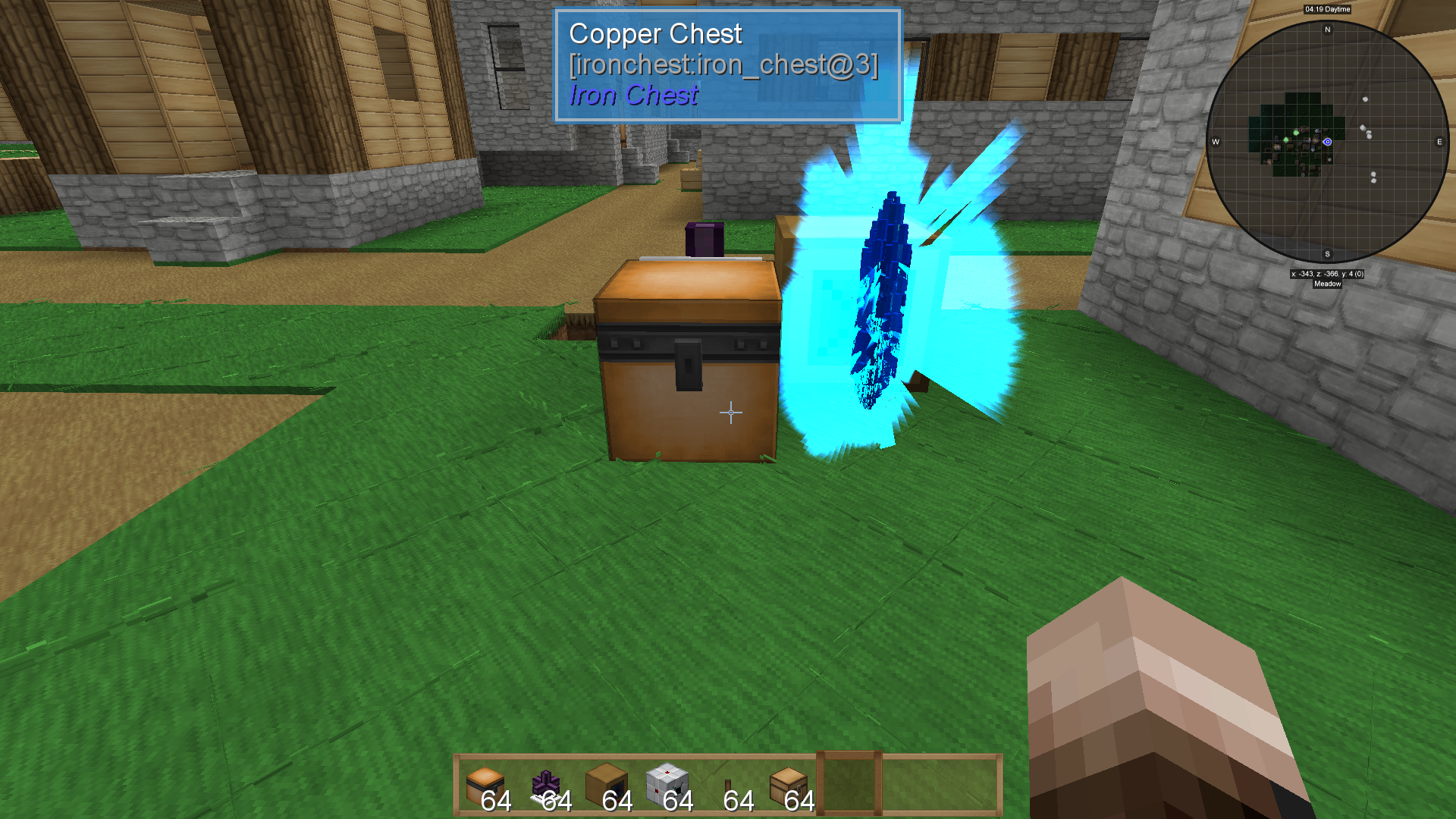Click the Iron Chest mod name in the tooltip
Image resolution: width=1456 pixels, height=819 pixels.
coord(632,95)
